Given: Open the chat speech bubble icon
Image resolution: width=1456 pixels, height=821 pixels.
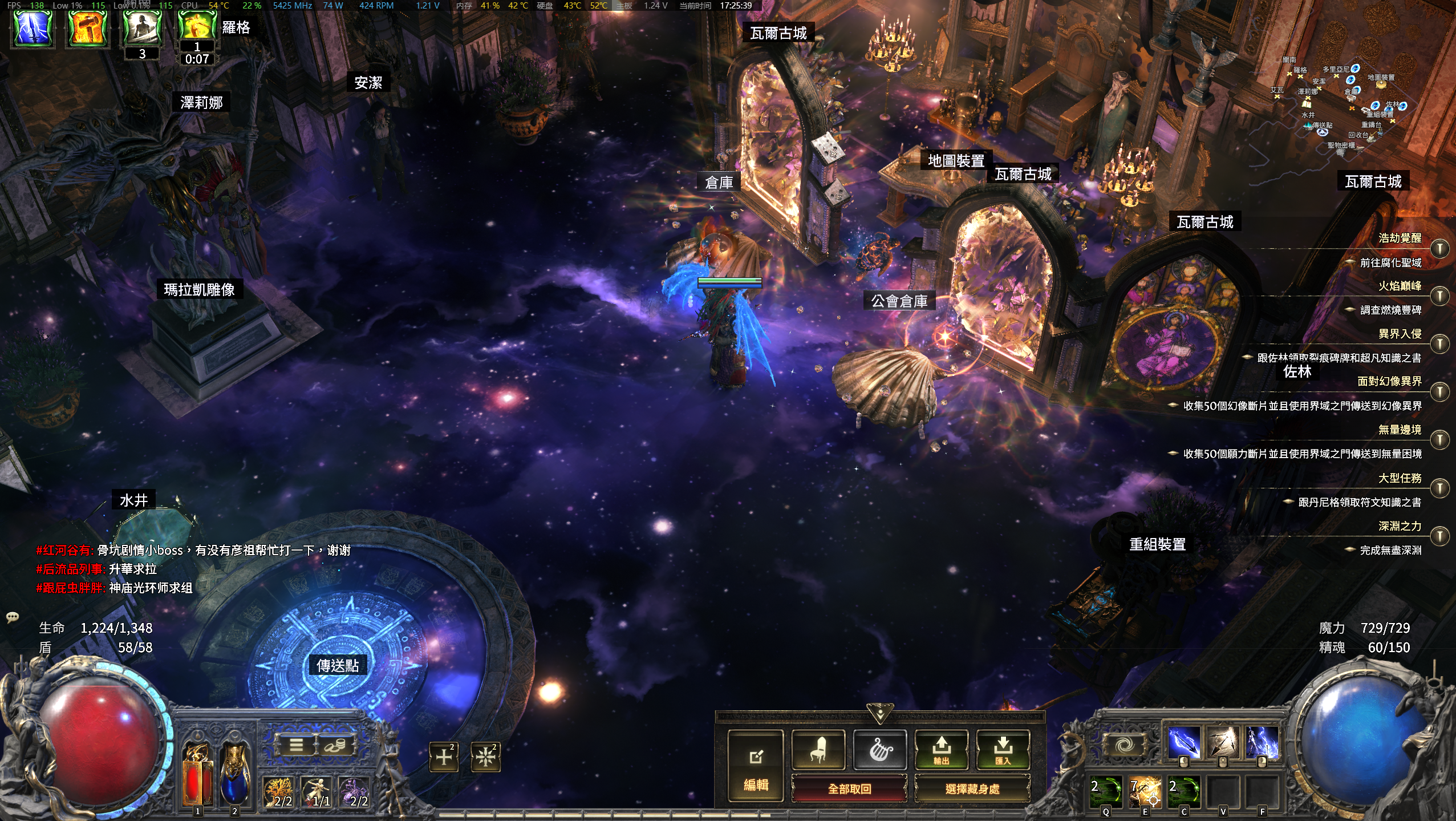Looking at the screenshot, I should click(12, 617).
